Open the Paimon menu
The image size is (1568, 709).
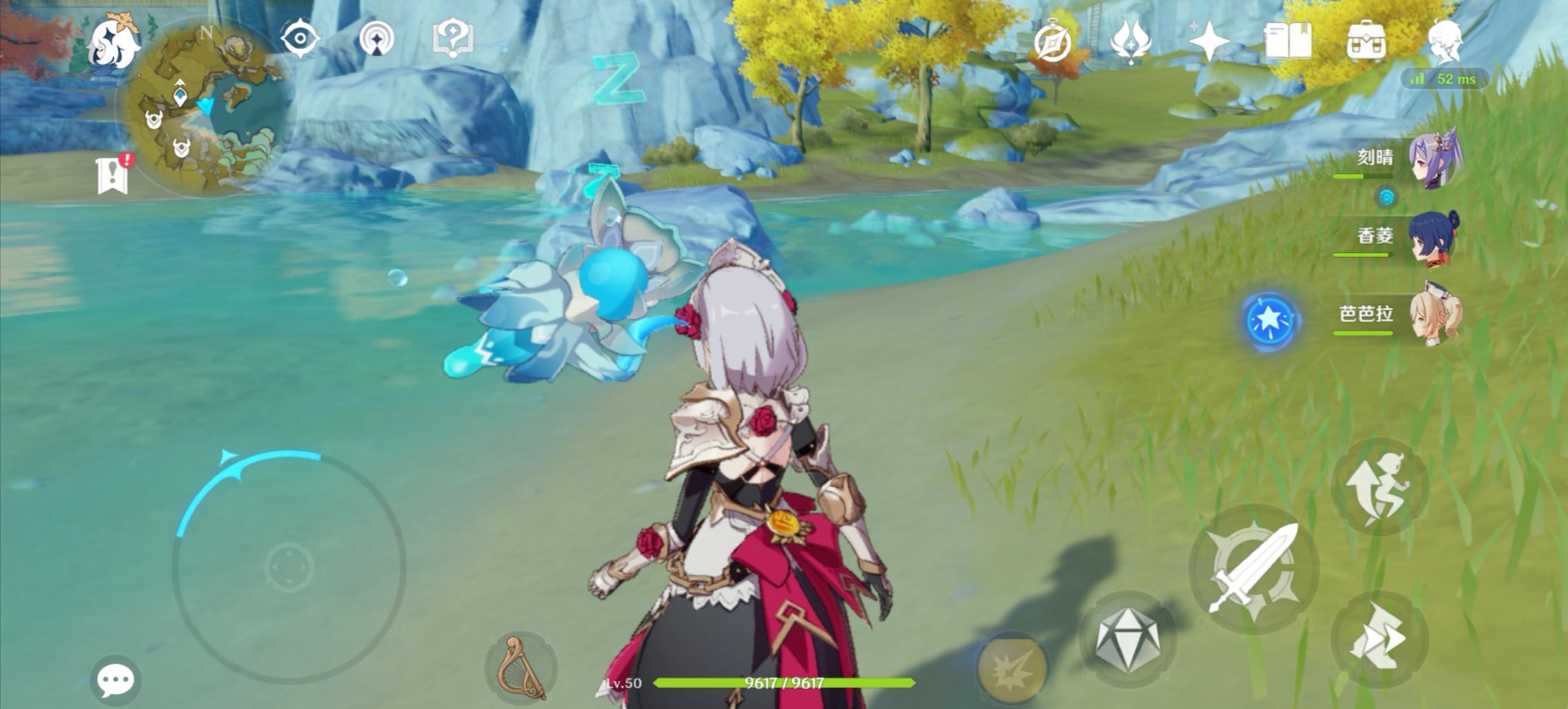tap(115, 43)
